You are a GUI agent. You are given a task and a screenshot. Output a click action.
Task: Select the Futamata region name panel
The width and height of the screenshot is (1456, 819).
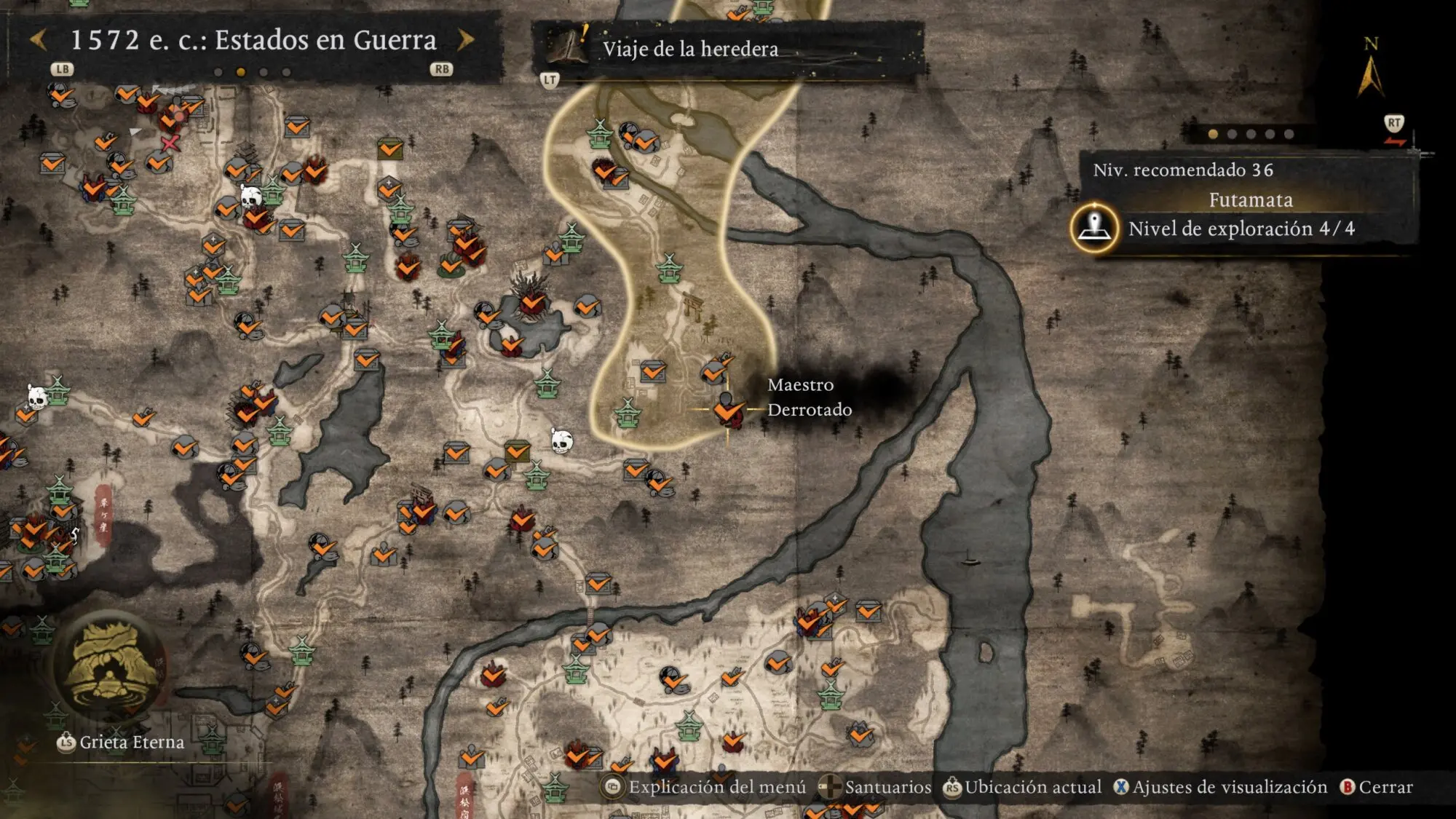pos(1250,200)
